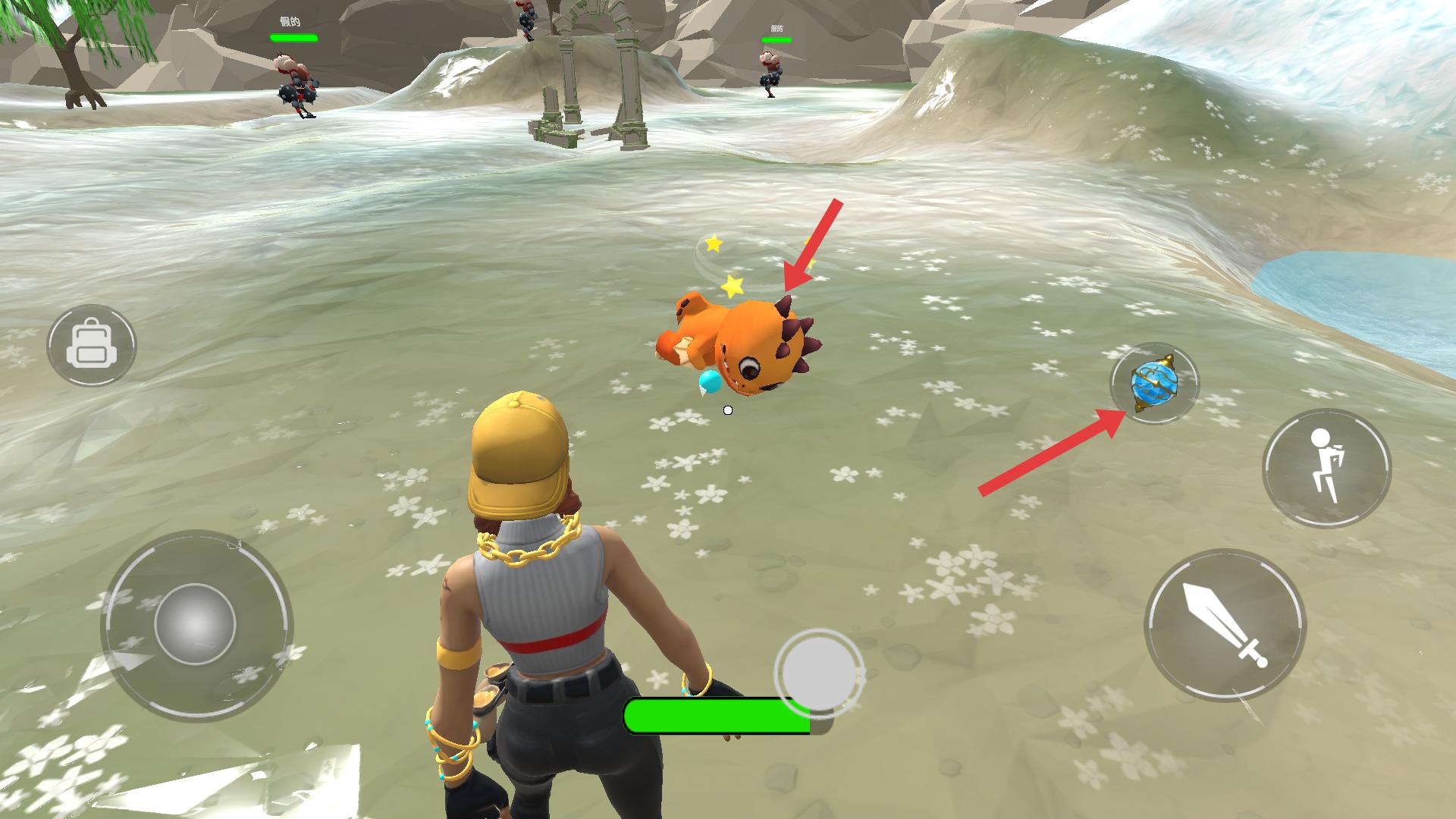1456x819 pixels.
Task: Tap the jump button
Action: point(1326,468)
